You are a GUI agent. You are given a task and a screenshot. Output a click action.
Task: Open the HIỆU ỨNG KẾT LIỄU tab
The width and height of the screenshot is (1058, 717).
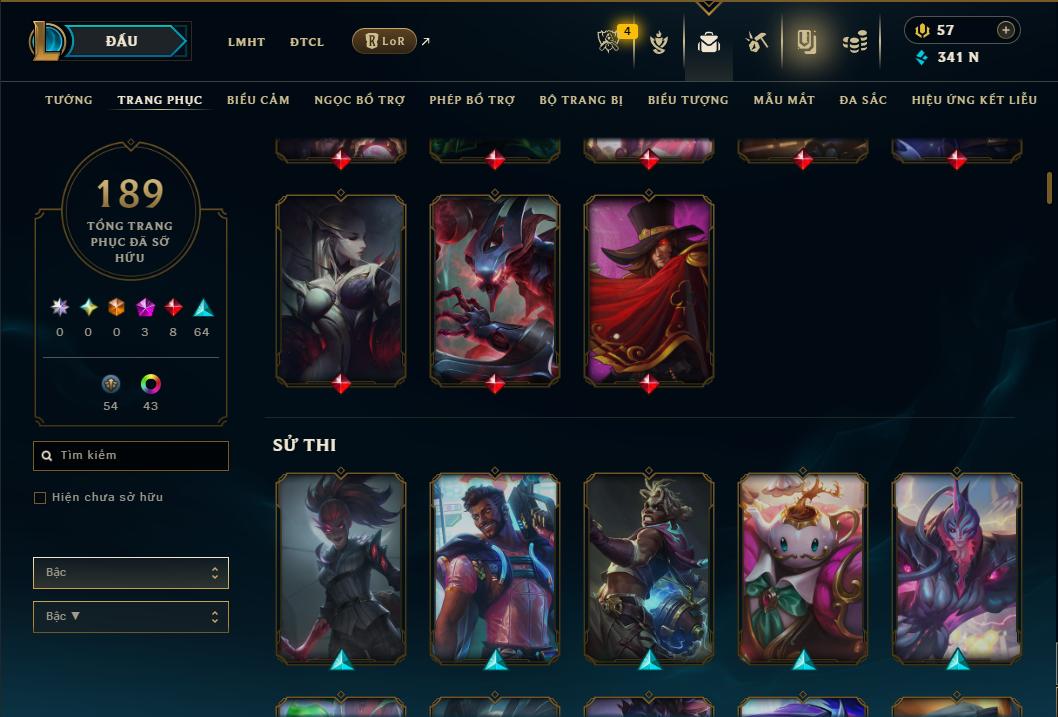point(976,100)
